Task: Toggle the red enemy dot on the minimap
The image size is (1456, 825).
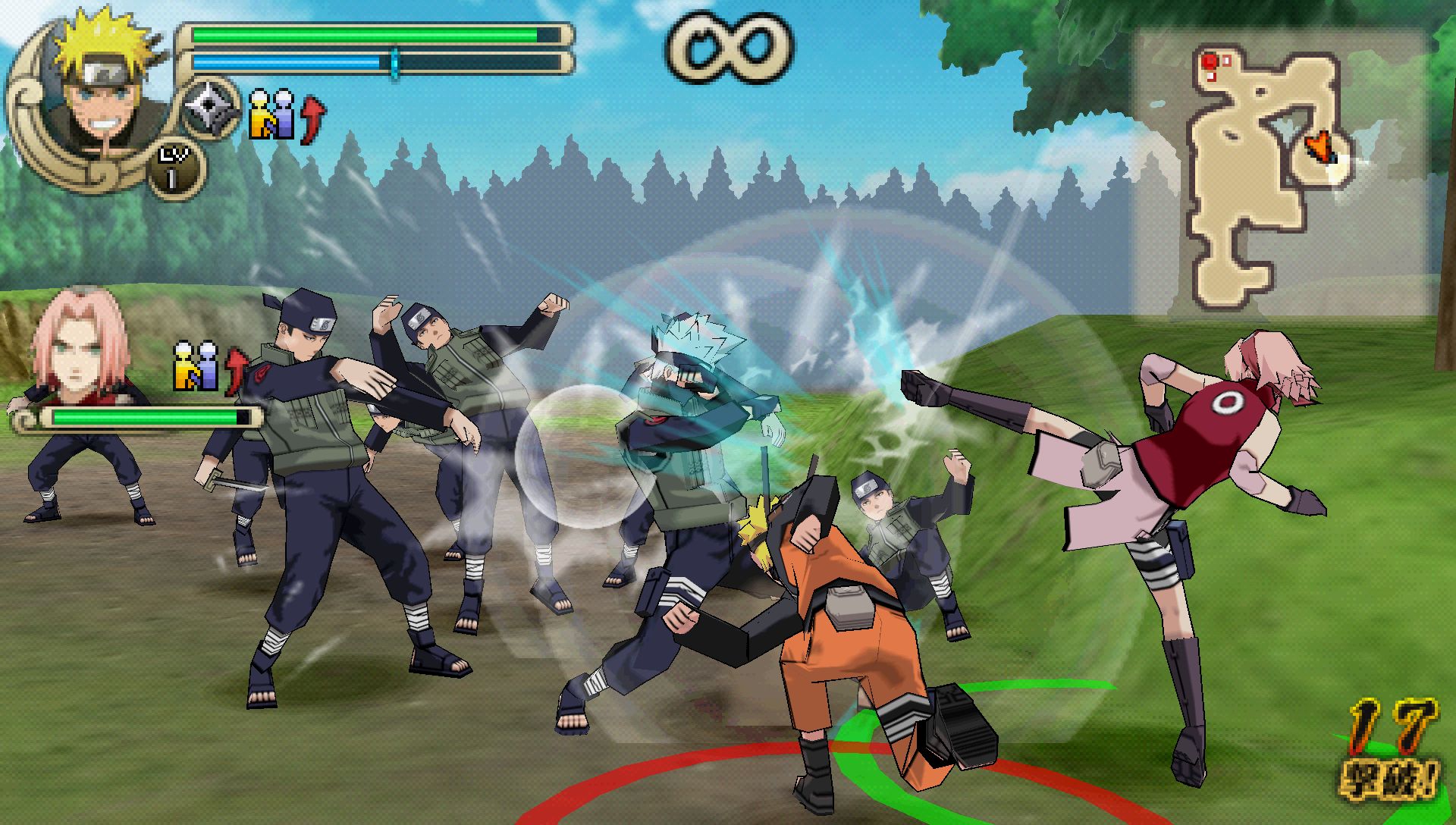Action: pyautogui.click(x=1208, y=59)
